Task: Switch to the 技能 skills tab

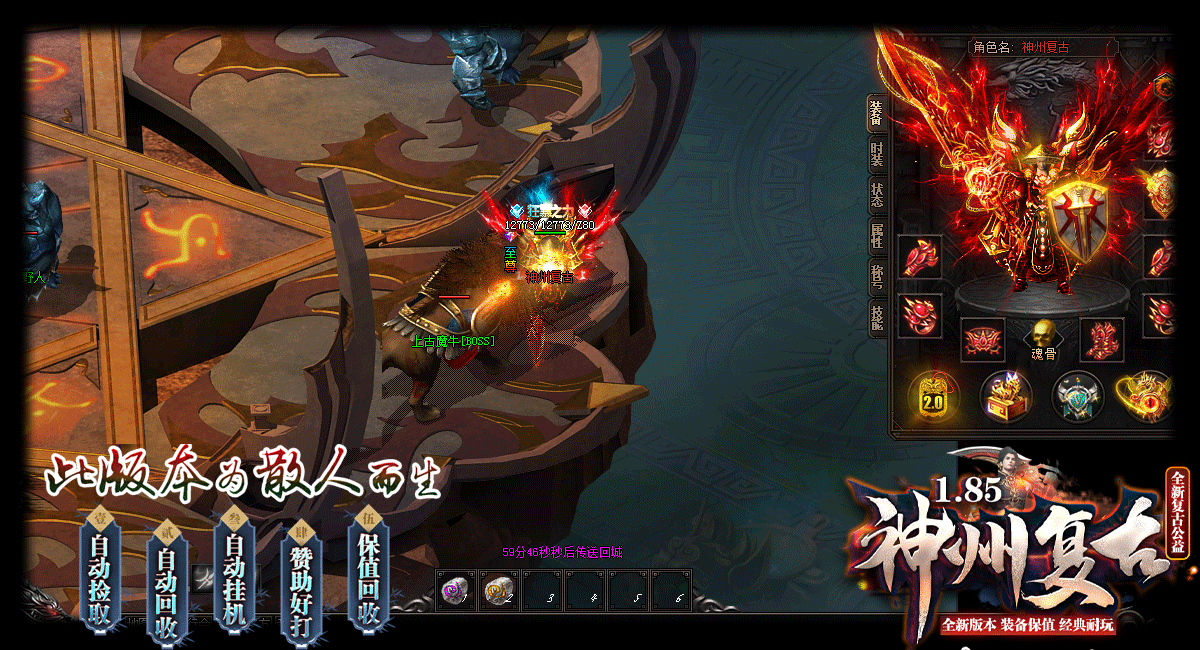Action: coord(877,316)
